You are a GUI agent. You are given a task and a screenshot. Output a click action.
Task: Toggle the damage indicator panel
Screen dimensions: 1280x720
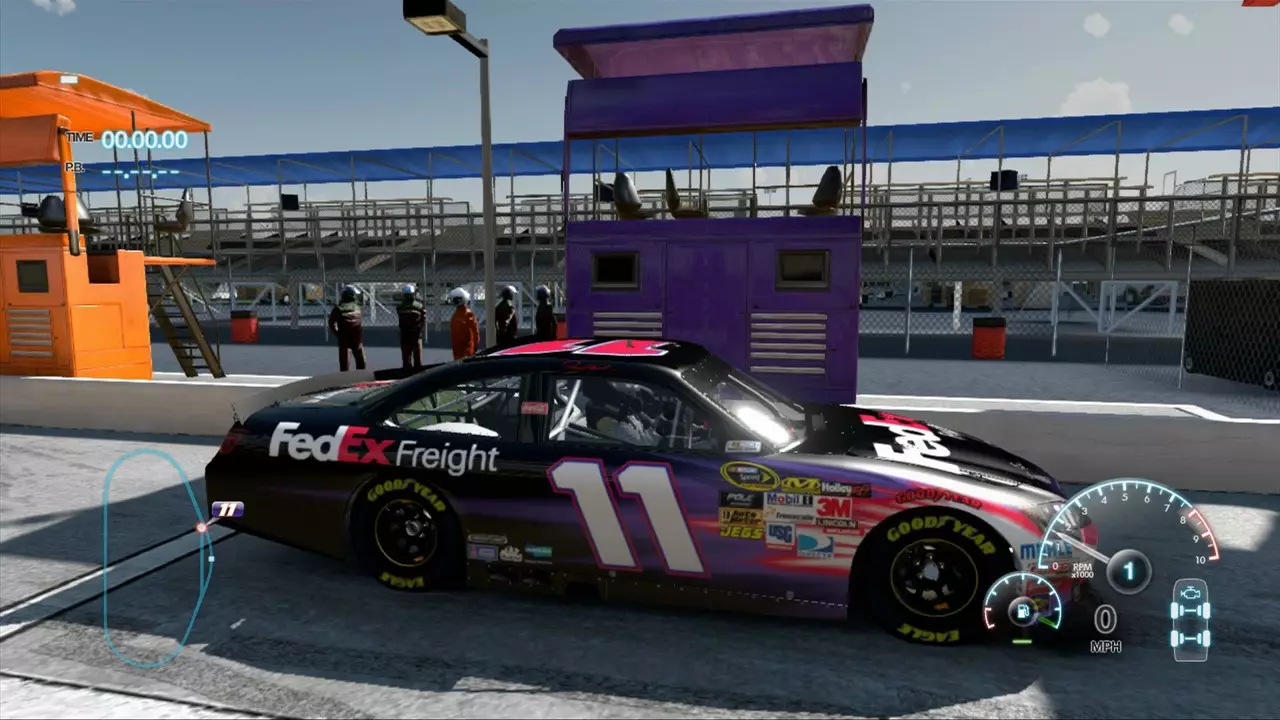click(x=1190, y=622)
